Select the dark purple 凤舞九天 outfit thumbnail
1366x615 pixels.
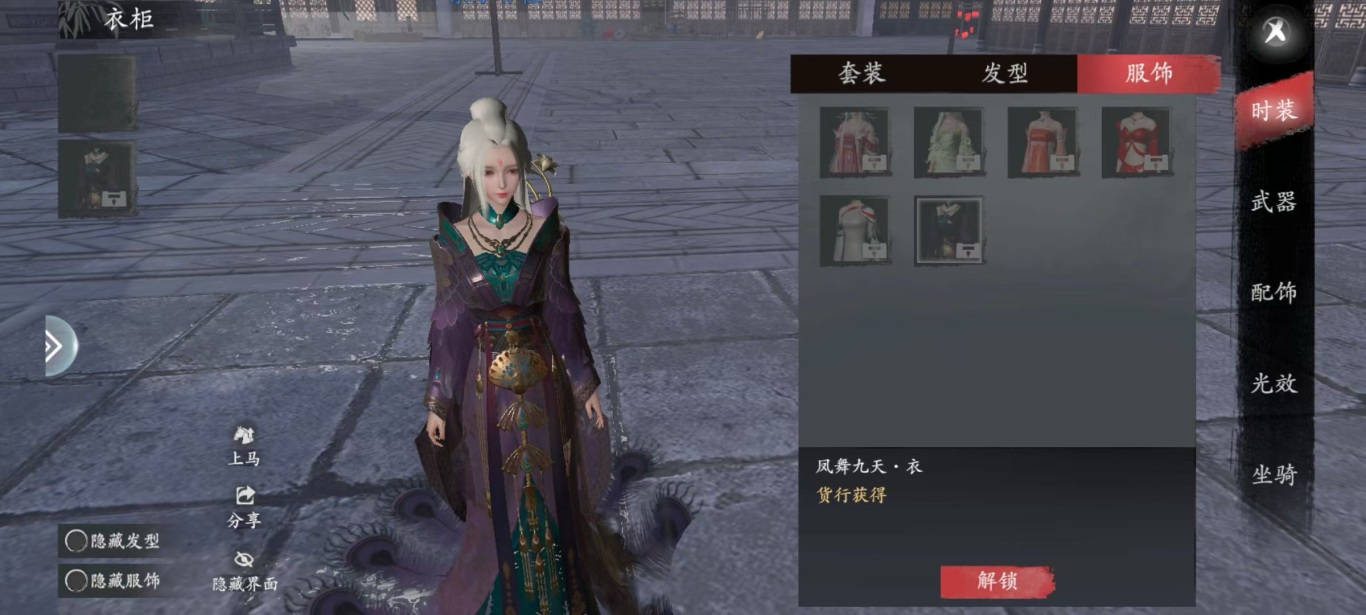pyautogui.click(x=948, y=230)
